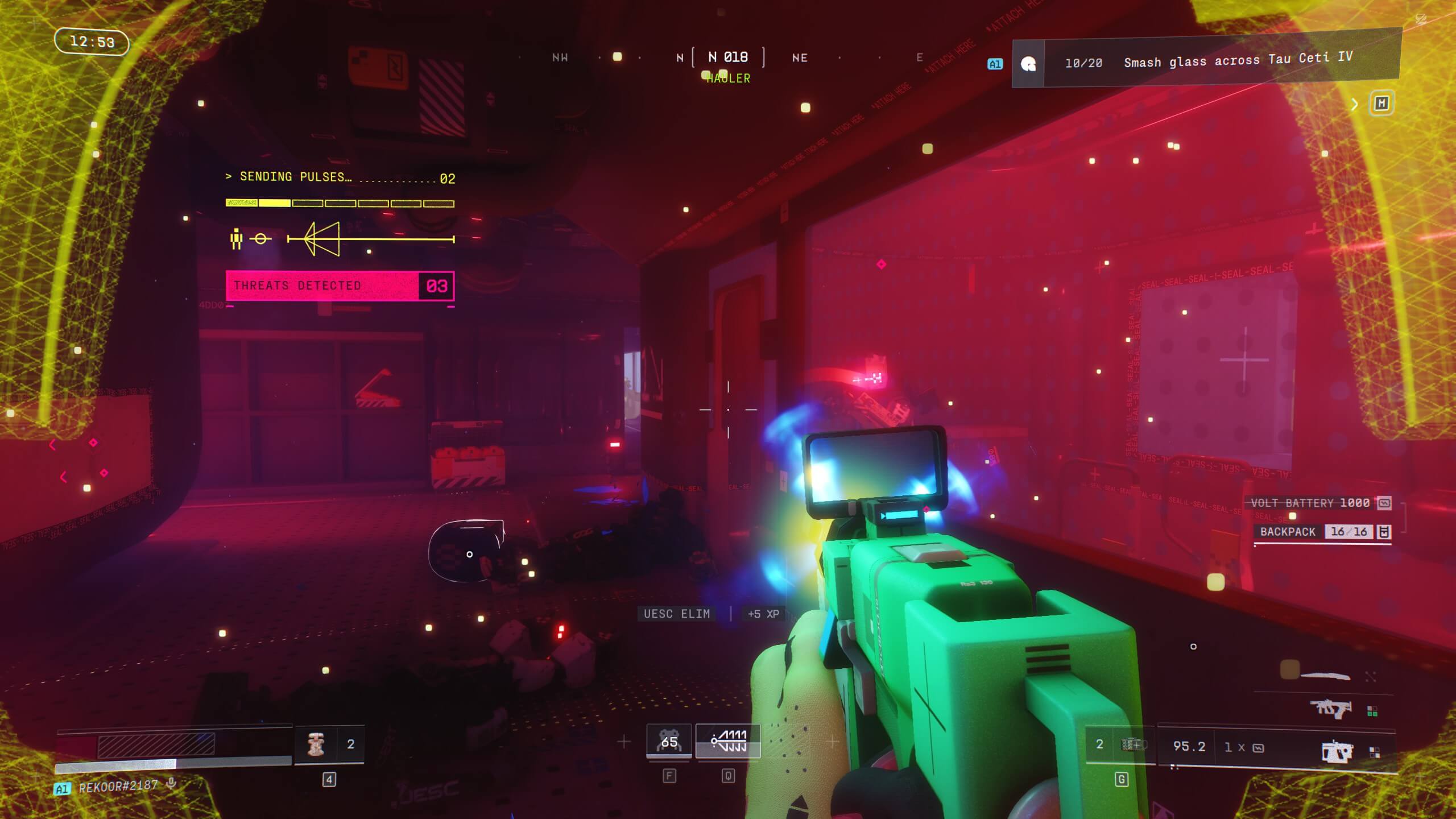The height and width of the screenshot is (819, 1456).
Task: Toggle the cyan A1 badge near the challenge tracker
Action: click(x=996, y=64)
